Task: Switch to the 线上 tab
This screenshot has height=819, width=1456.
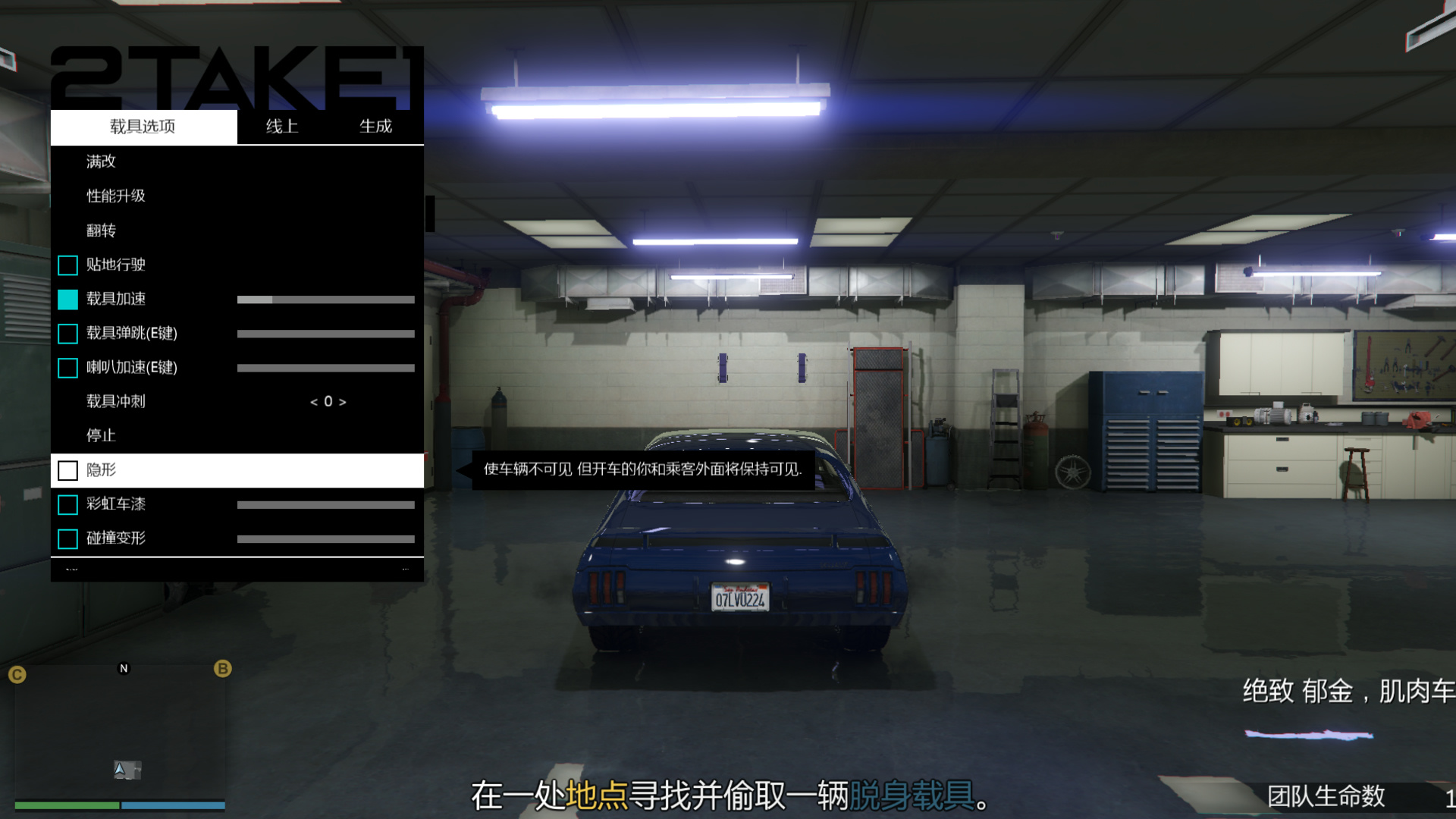Action: click(x=281, y=127)
